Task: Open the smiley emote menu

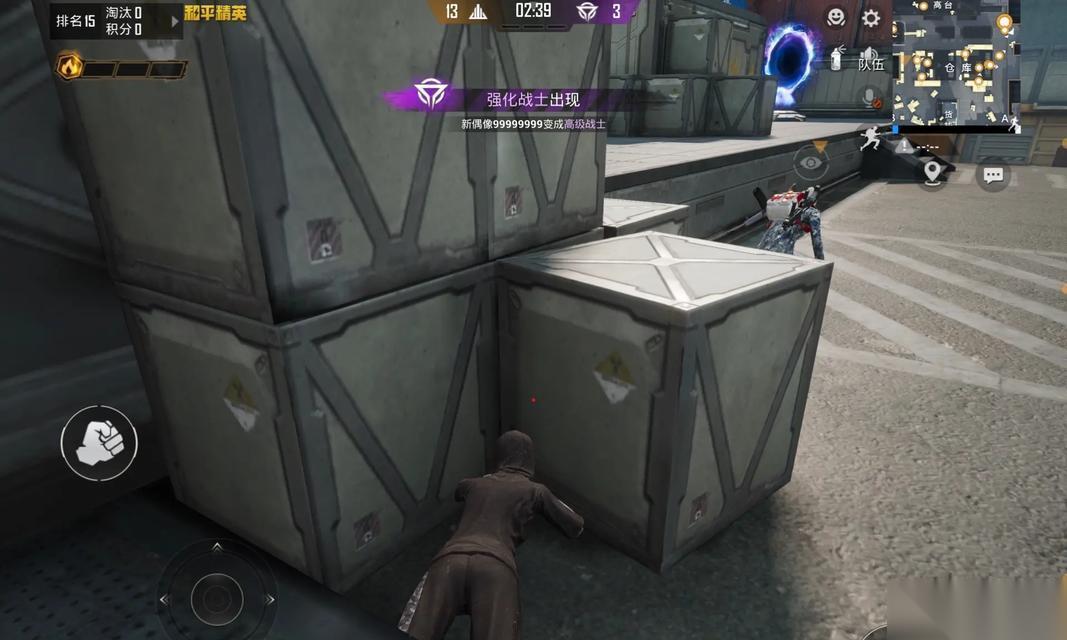Action: click(836, 17)
